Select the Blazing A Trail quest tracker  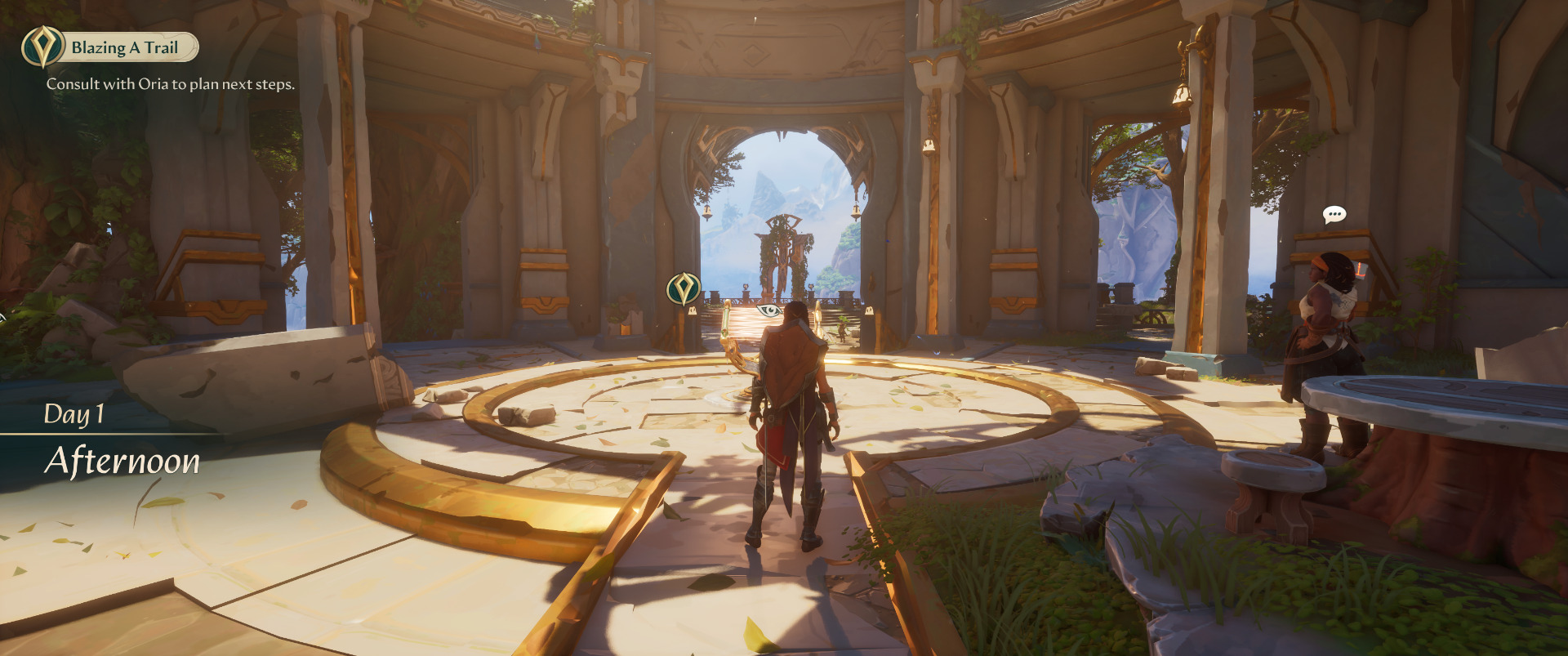111,47
